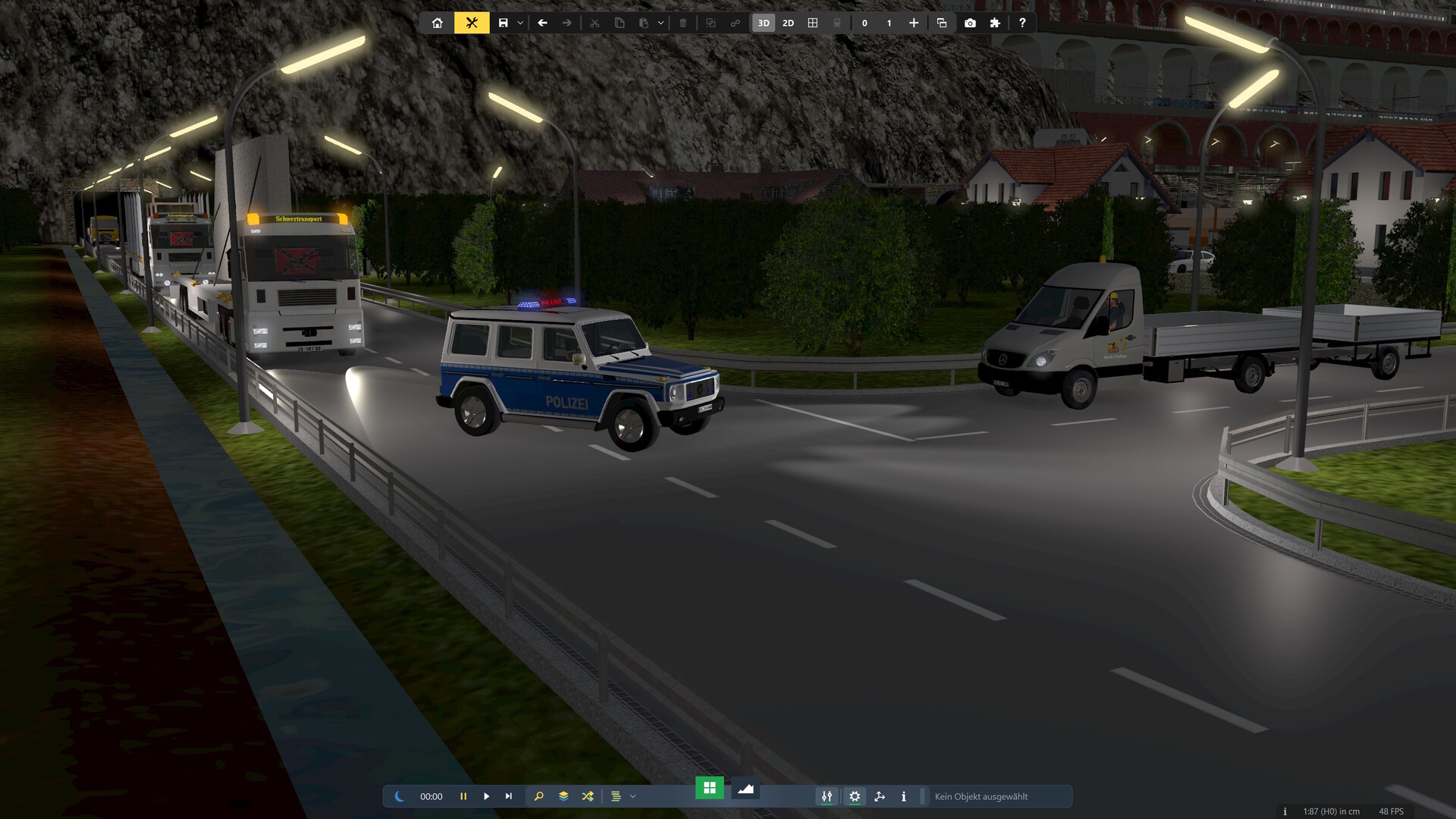Switch to the 2D view
1456x819 pixels.
788,23
